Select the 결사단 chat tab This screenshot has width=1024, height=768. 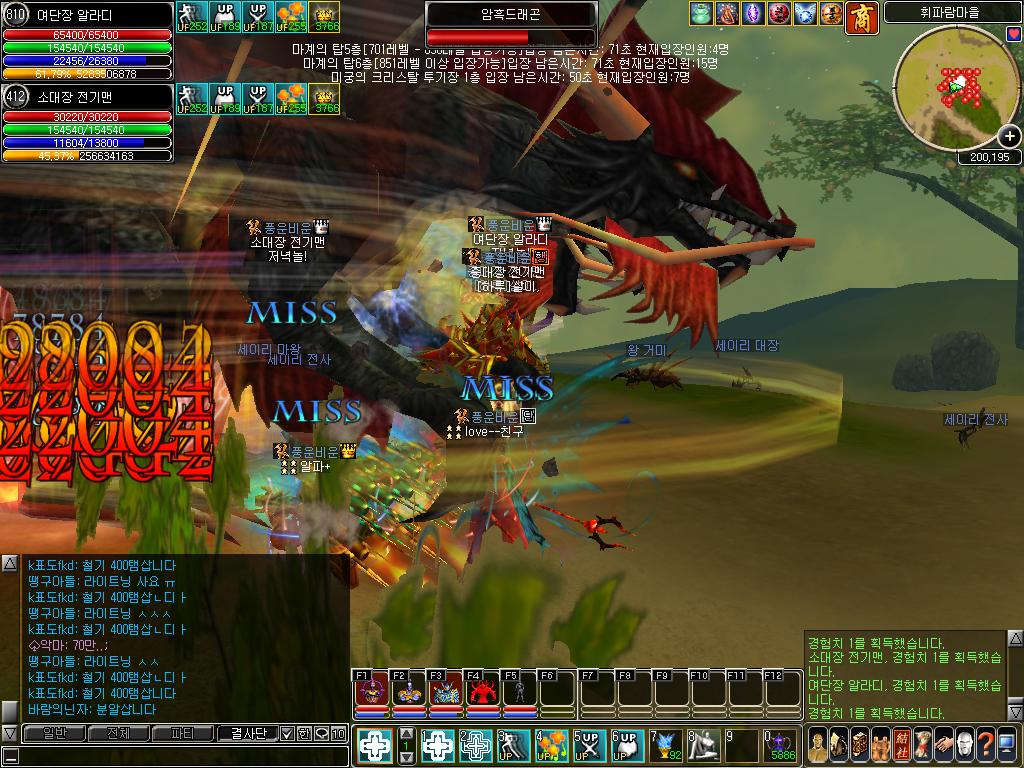click(x=247, y=733)
